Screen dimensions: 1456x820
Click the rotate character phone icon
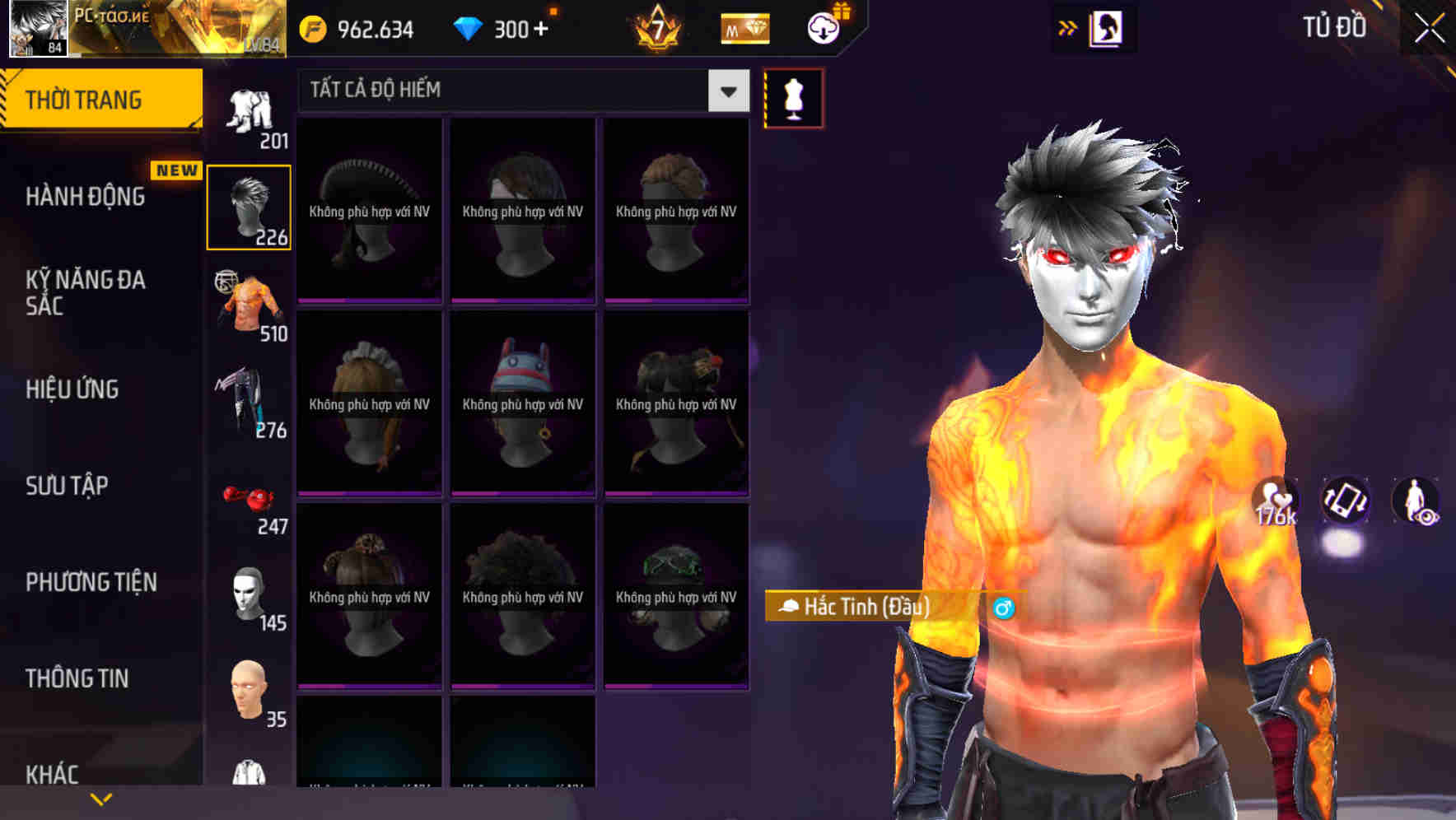pyautogui.click(x=1346, y=502)
